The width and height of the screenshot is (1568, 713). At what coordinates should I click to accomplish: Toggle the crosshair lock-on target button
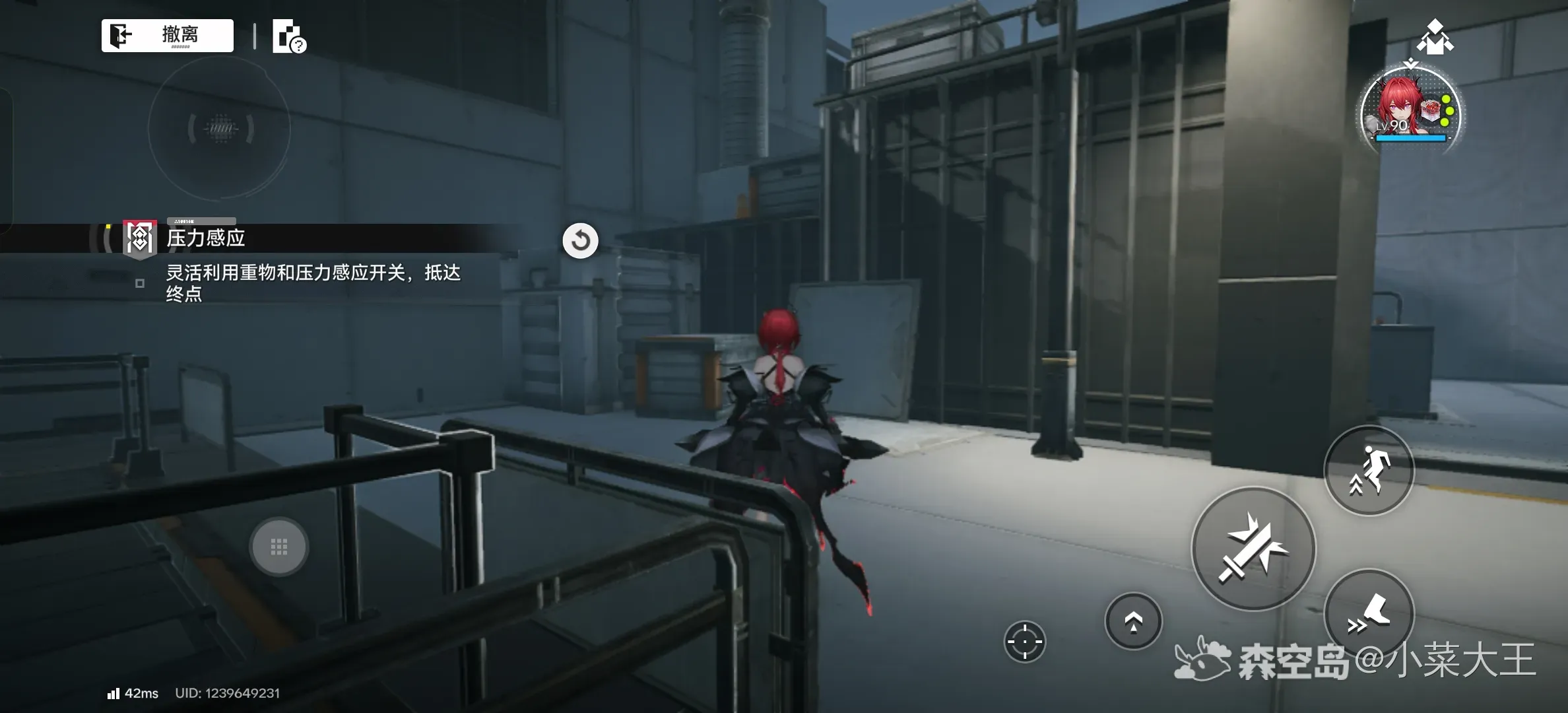(1024, 641)
